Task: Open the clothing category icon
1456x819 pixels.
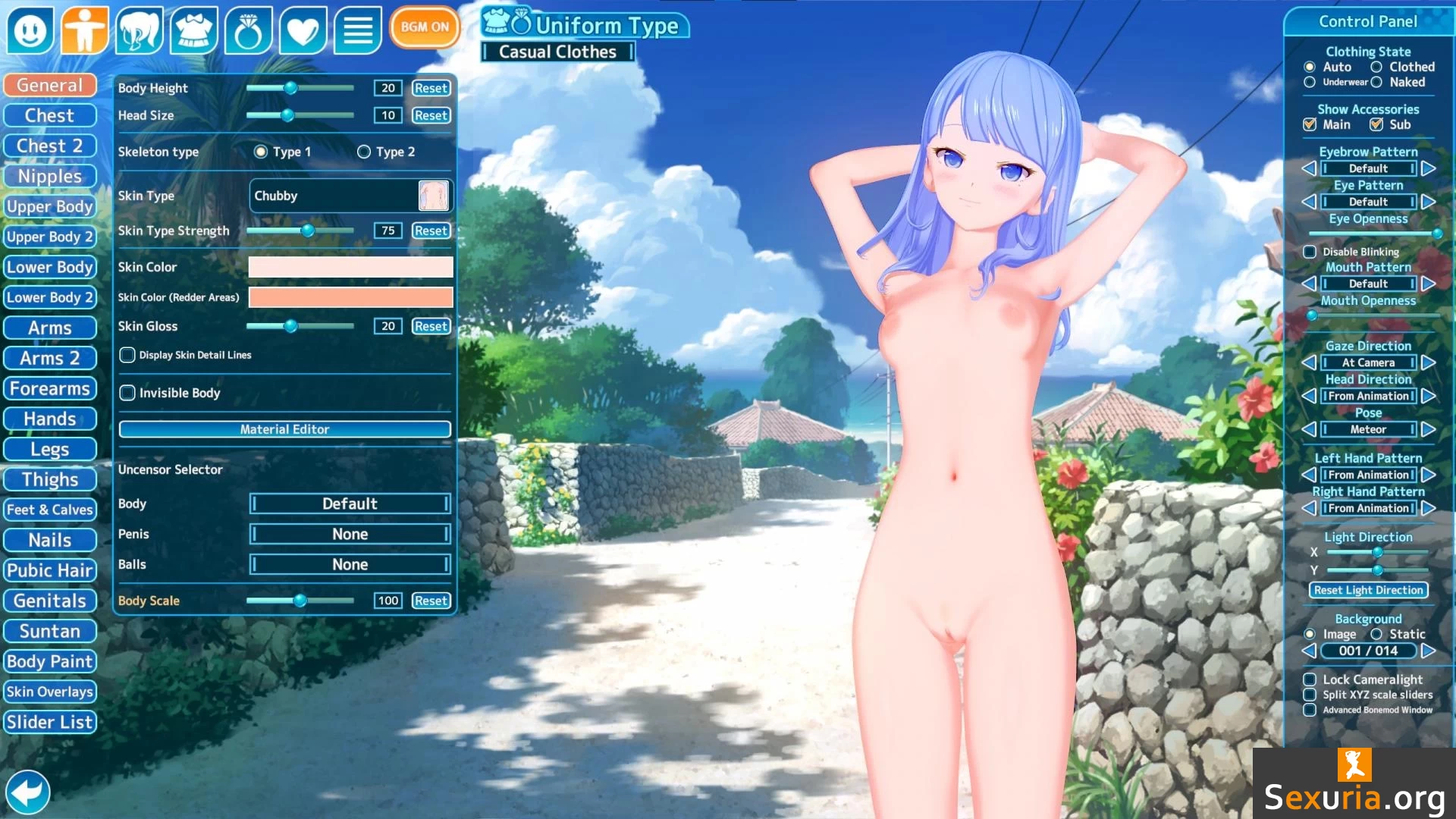Action: [194, 30]
